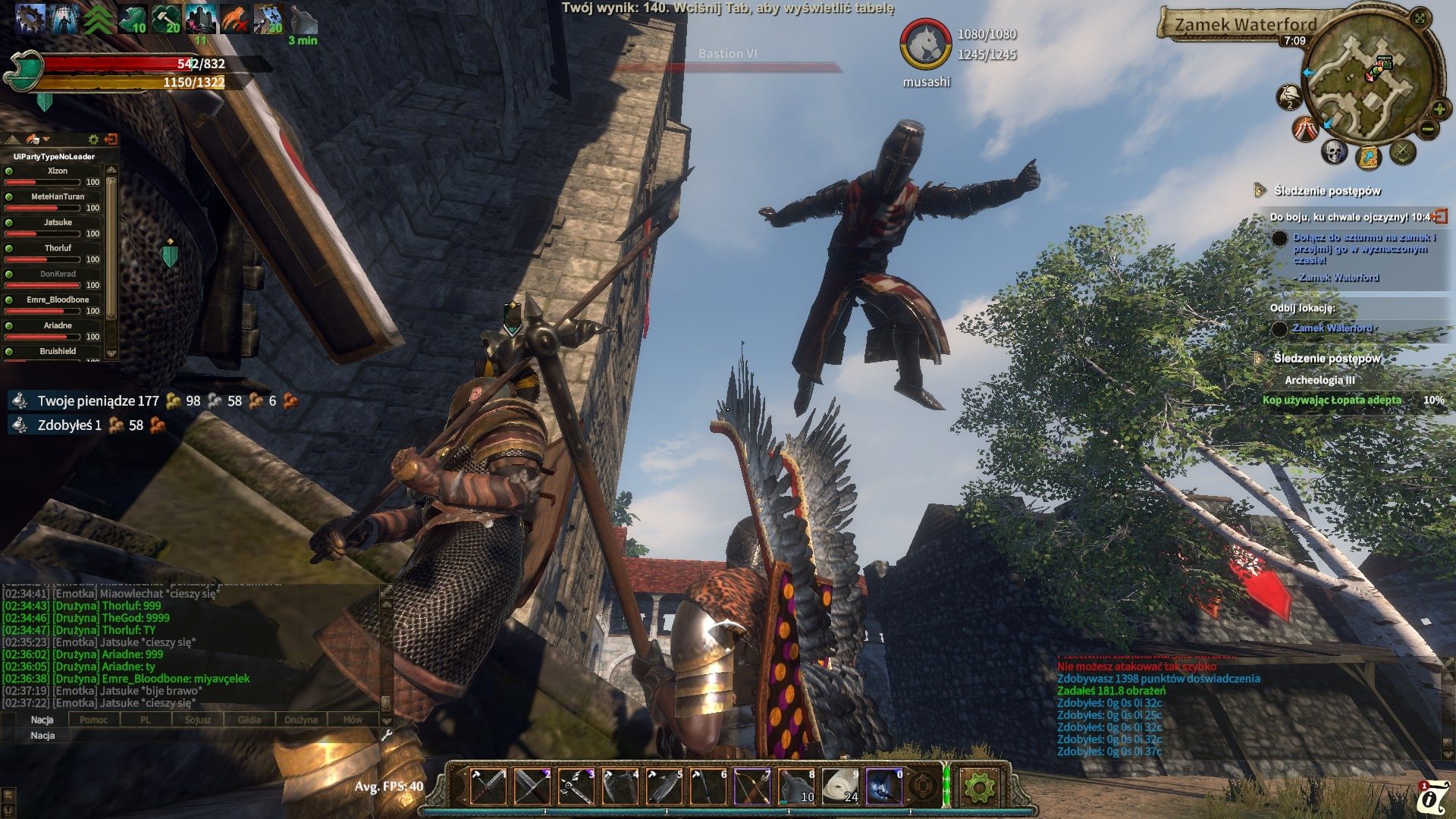
Task: Open the Zamek Waterford quest location link
Action: pyautogui.click(x=1332, y=328)
